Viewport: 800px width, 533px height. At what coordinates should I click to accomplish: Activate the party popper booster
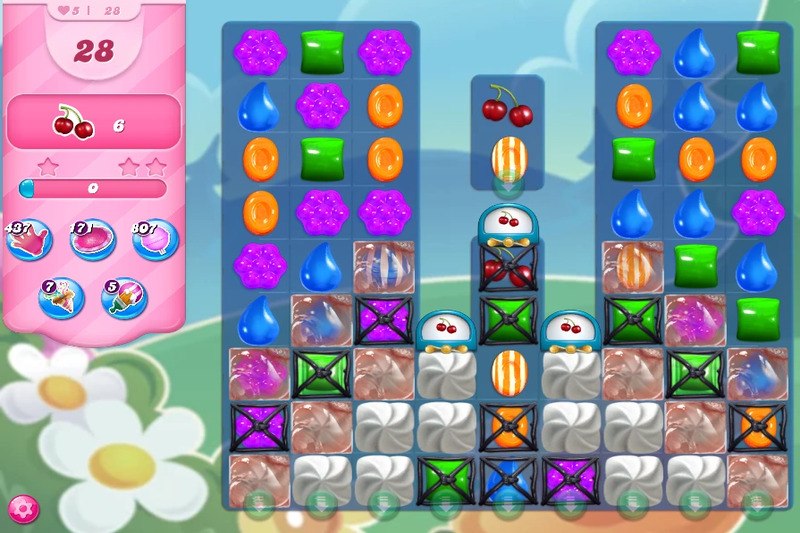tap(60, 298)
